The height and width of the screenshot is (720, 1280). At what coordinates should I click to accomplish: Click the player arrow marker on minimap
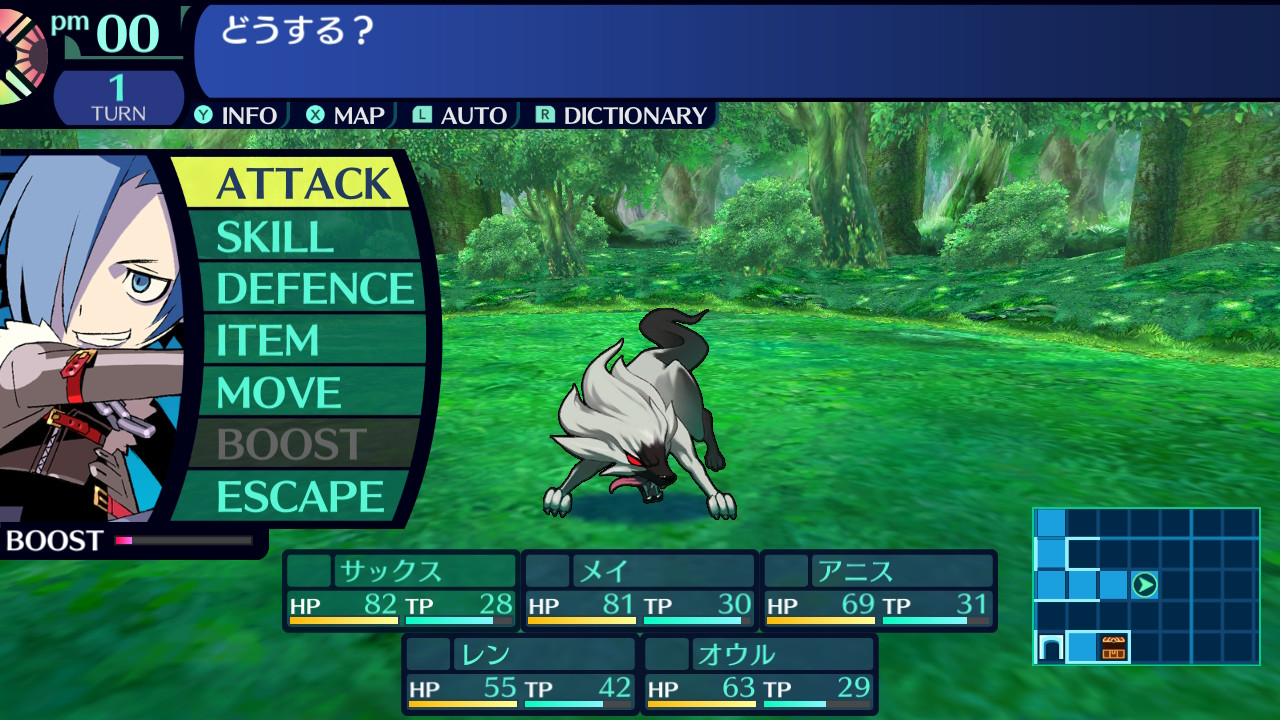(1145, 585)
